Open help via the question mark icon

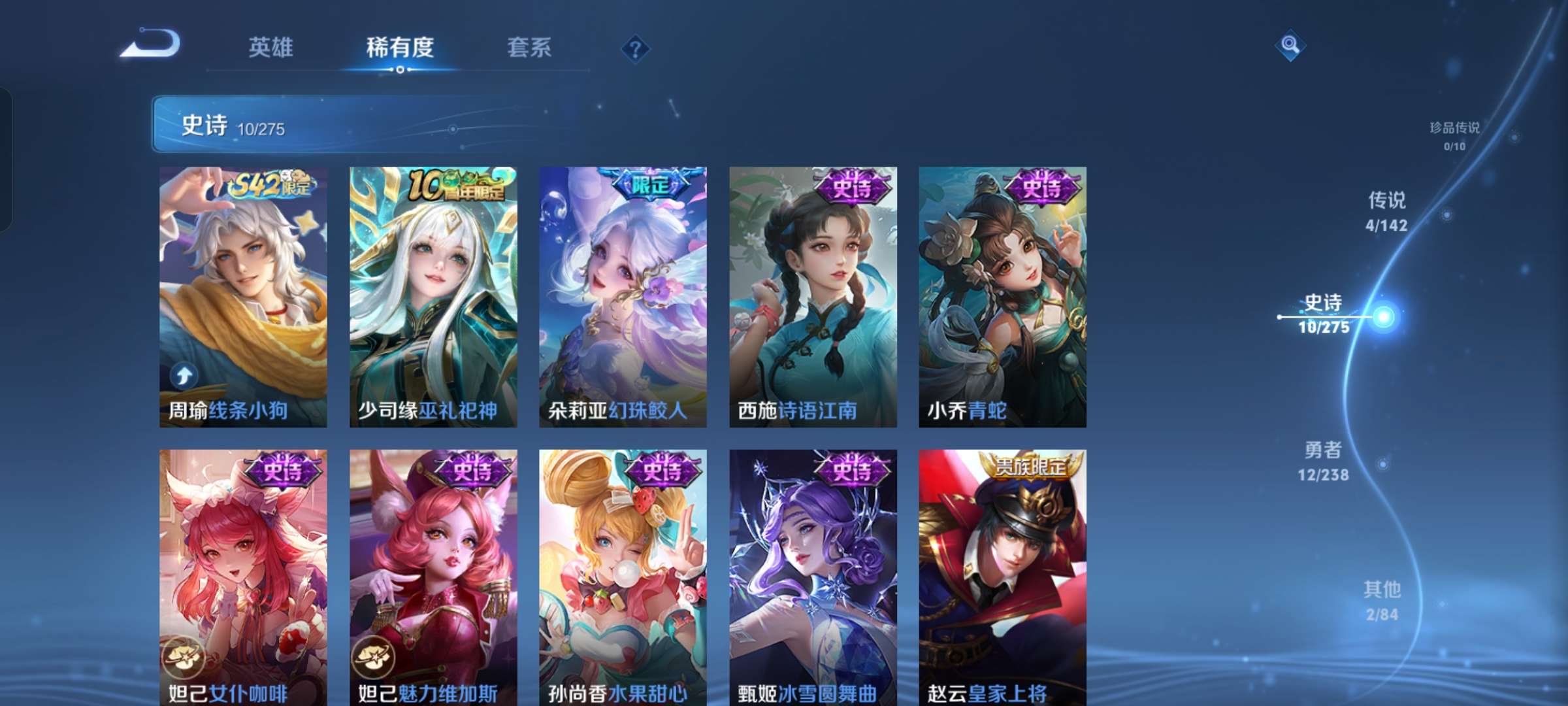635,49
